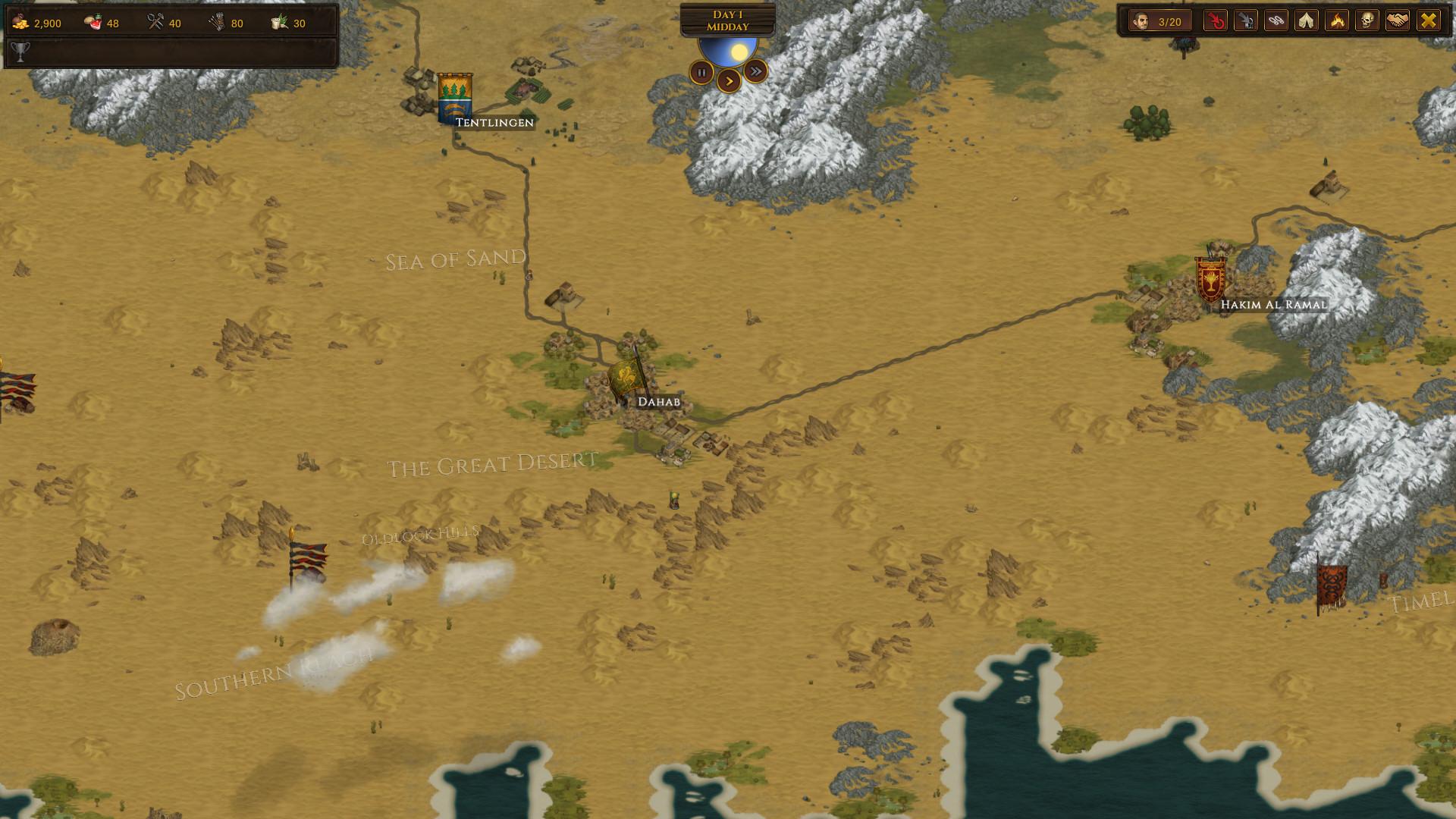This screenshot has height=819, width=1456.
Task: Dismiss the action bar with yellow X
Action: coord(1429,20)
